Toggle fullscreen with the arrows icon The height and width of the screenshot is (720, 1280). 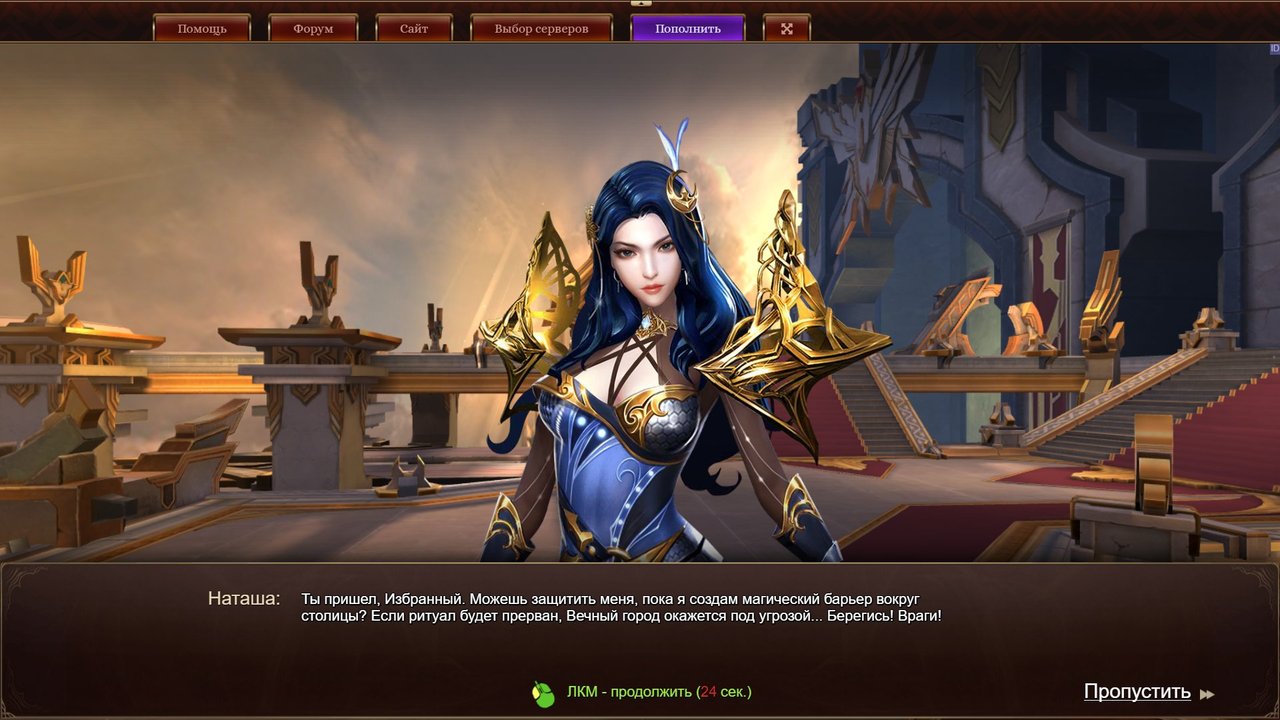pos(786,28)
